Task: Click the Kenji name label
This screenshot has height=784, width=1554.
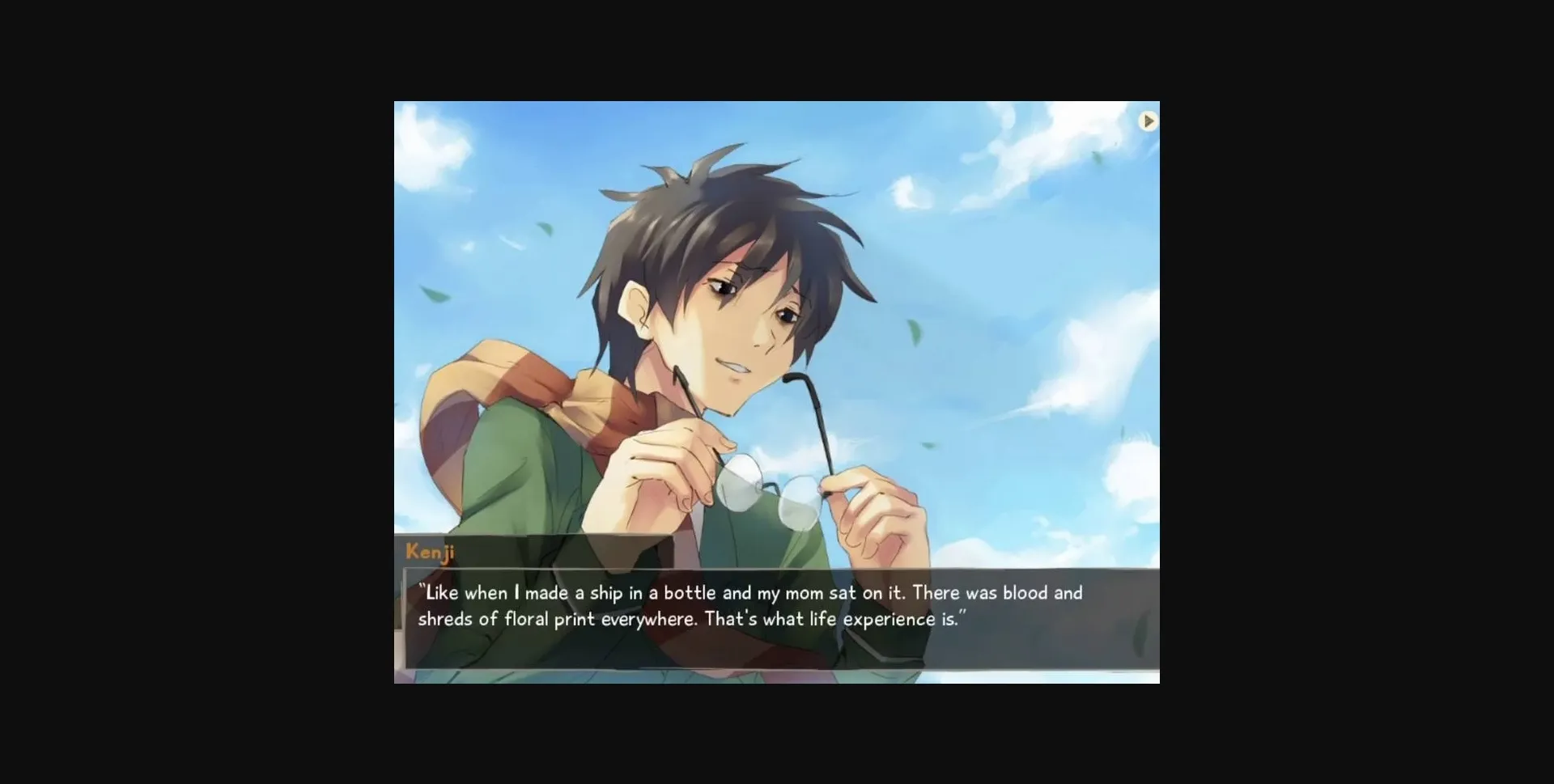Action: [x=430, y=553]
